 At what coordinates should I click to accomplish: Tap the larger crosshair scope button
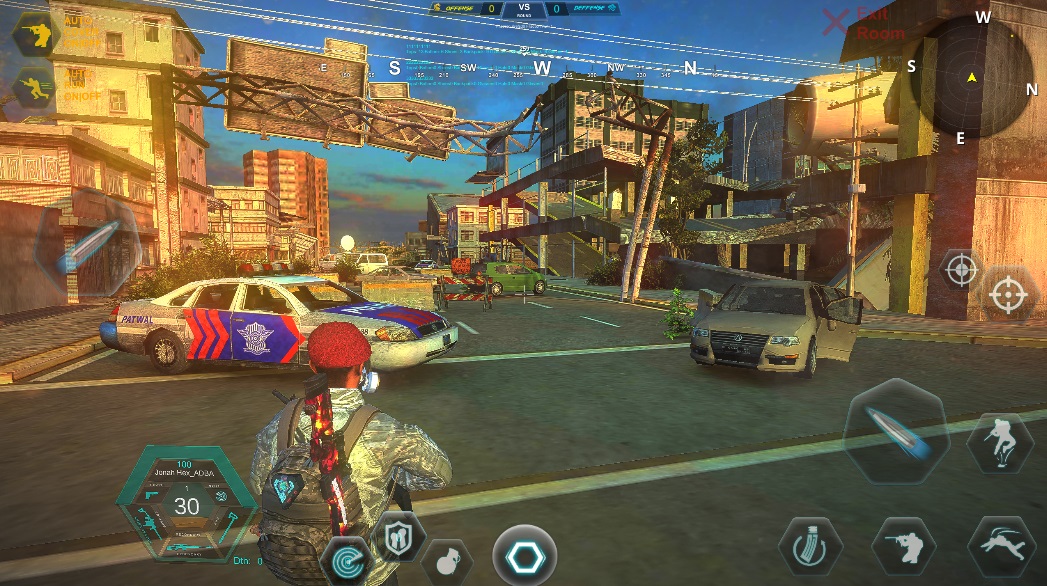(x=1007, y=293)
